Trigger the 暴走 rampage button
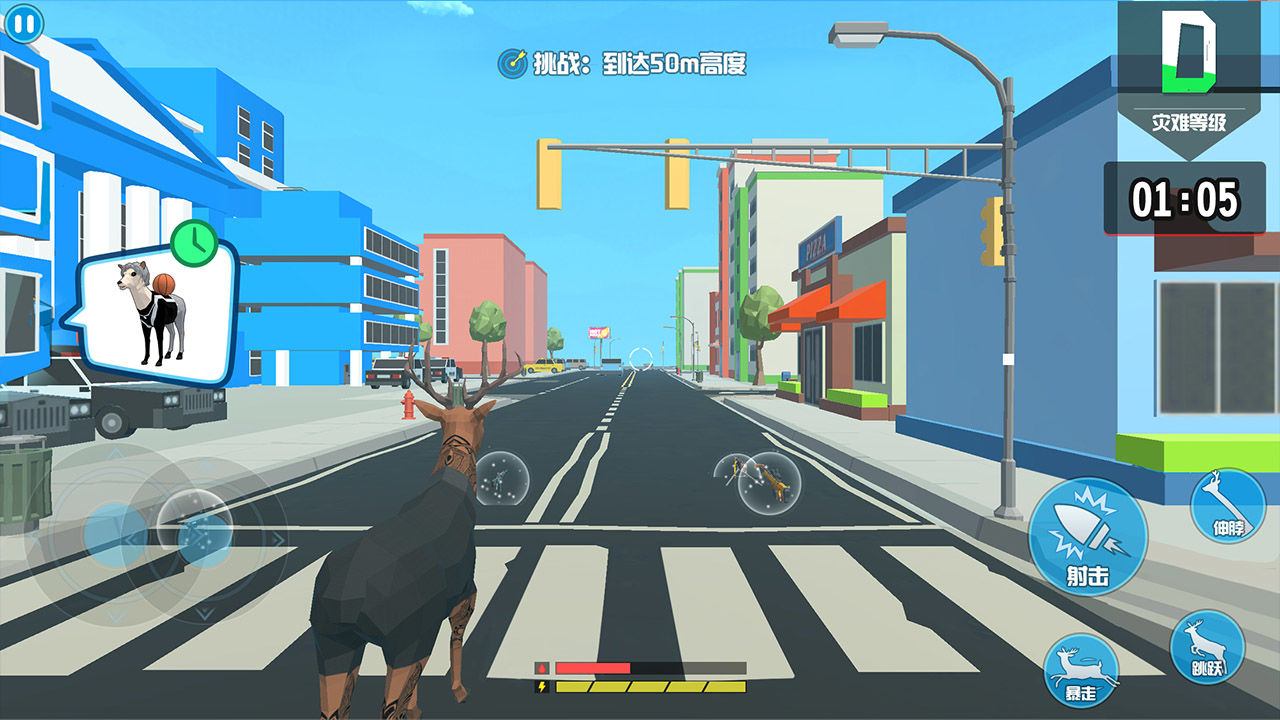The width and height of the screenshot is (1280, 720). click(1081, 669)
